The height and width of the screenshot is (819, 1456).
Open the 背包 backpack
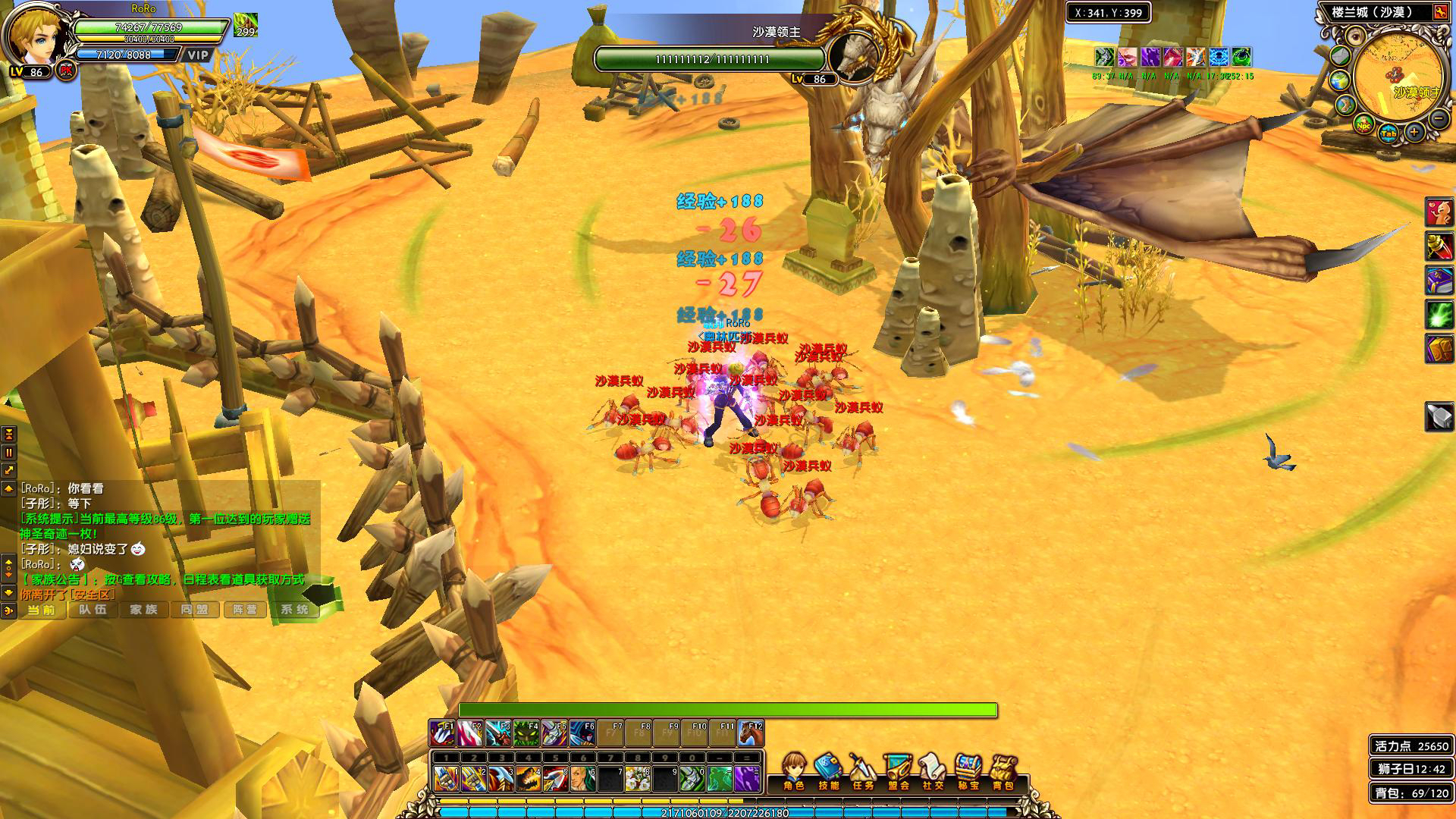click(1003, 770)
